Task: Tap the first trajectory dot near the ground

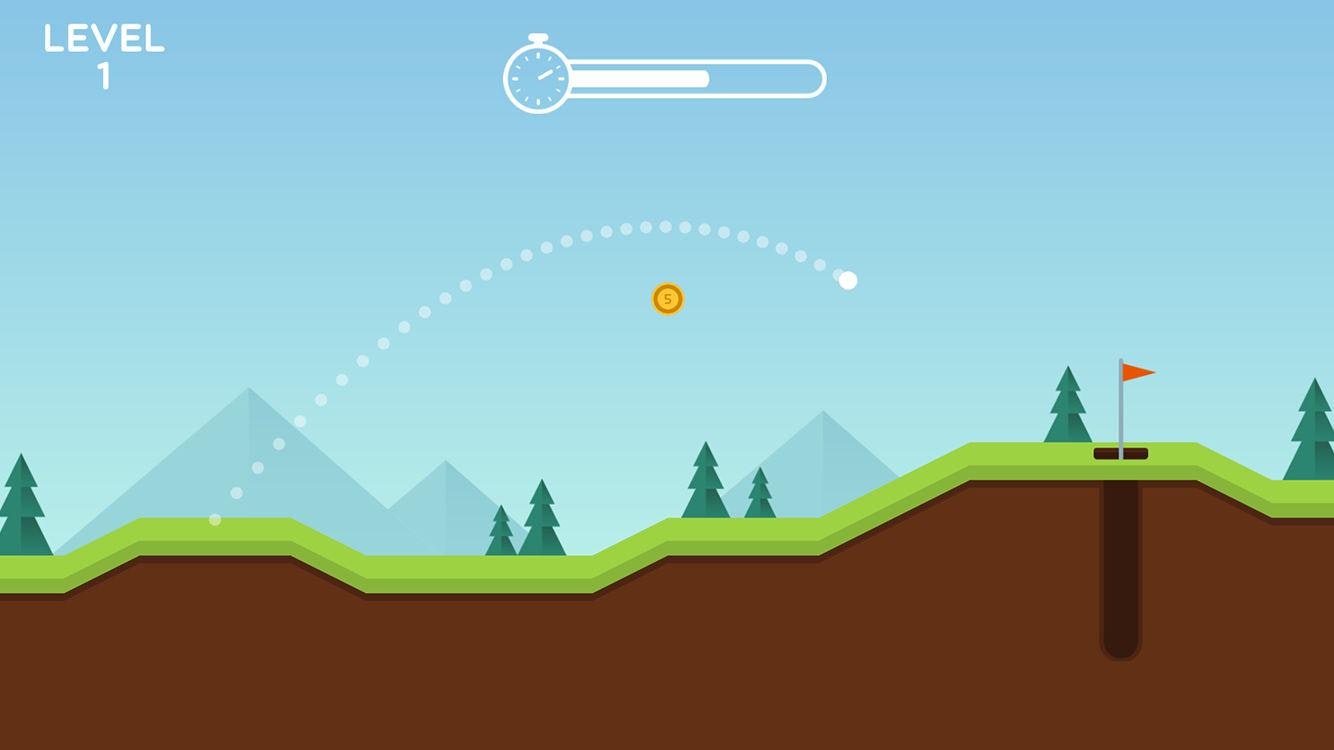Action: pyautogui.click(x=213, y=518)
